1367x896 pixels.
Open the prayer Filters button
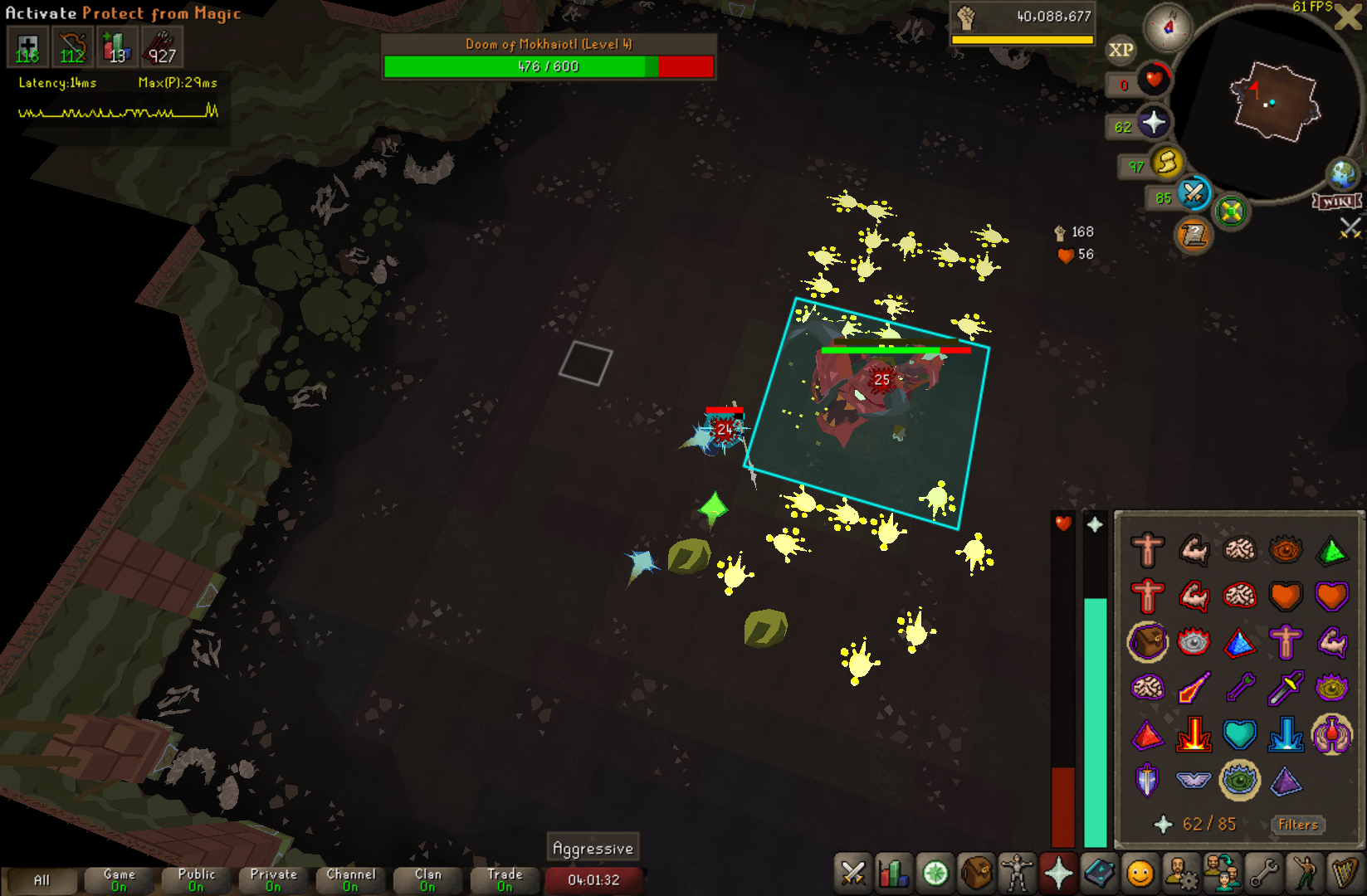click(x=1298, y=825)
